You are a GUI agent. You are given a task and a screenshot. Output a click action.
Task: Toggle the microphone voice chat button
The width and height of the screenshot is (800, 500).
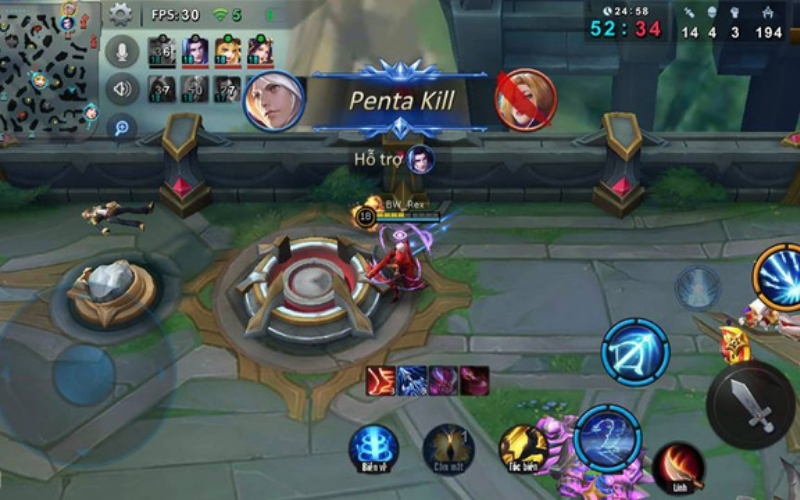click(x=122, y=51)
